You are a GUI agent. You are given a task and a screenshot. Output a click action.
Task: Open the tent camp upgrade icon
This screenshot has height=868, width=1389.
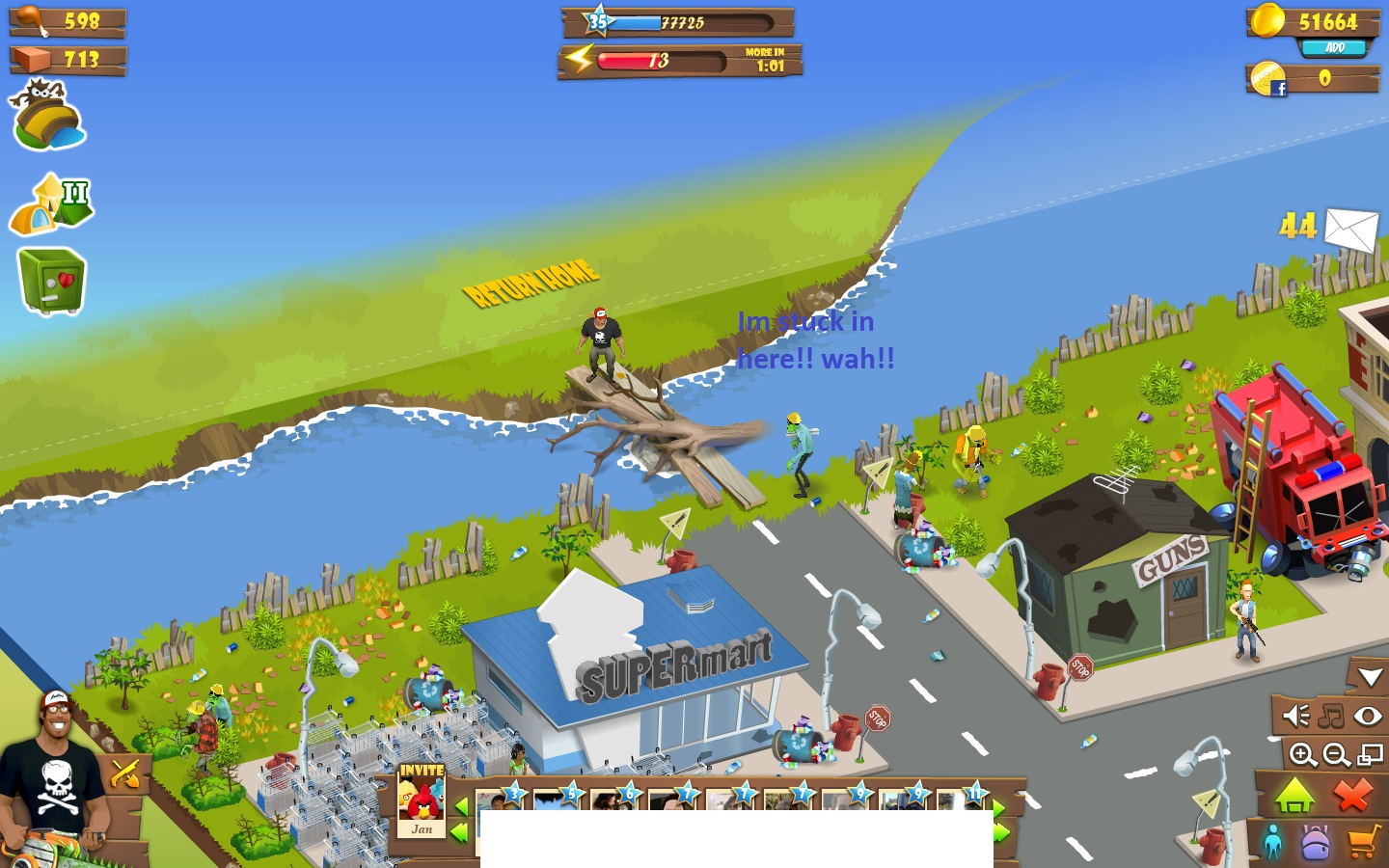coord(50,200)
